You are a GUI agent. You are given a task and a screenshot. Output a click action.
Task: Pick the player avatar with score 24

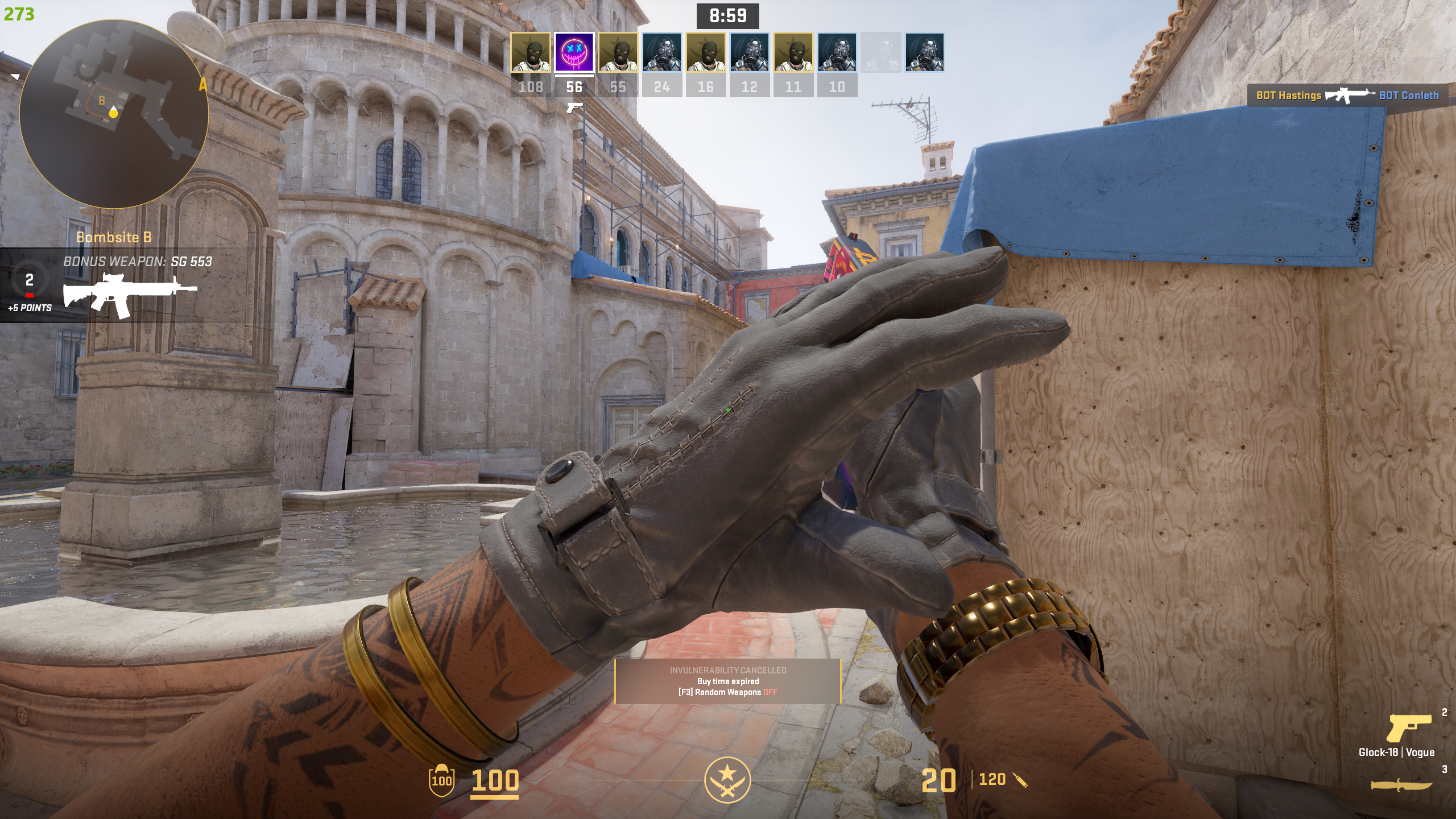[x=661, y=53]
